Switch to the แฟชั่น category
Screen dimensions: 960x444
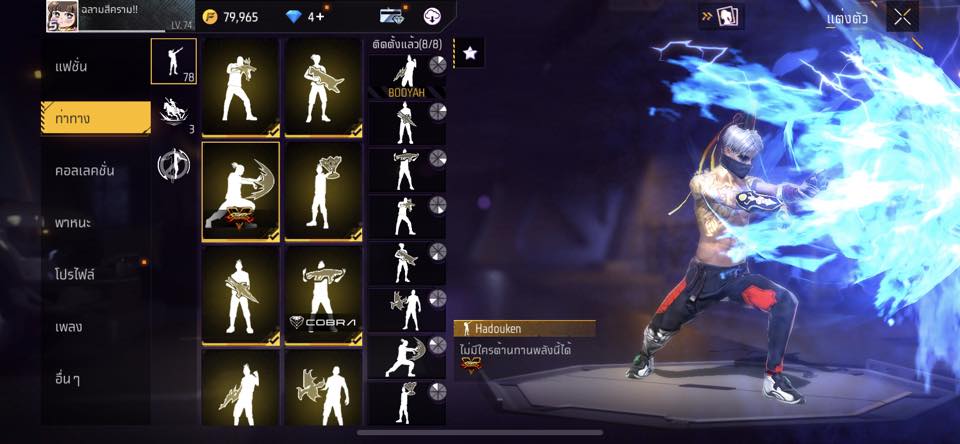72,67
